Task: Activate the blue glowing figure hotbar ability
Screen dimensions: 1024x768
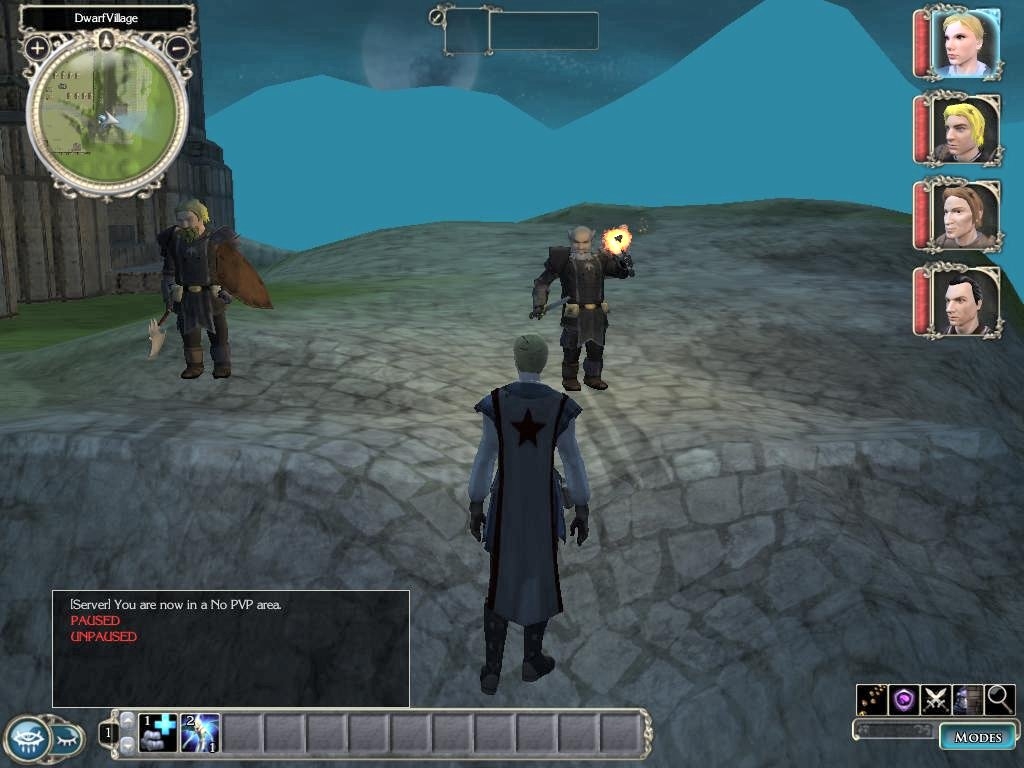Action: point(200,733)
